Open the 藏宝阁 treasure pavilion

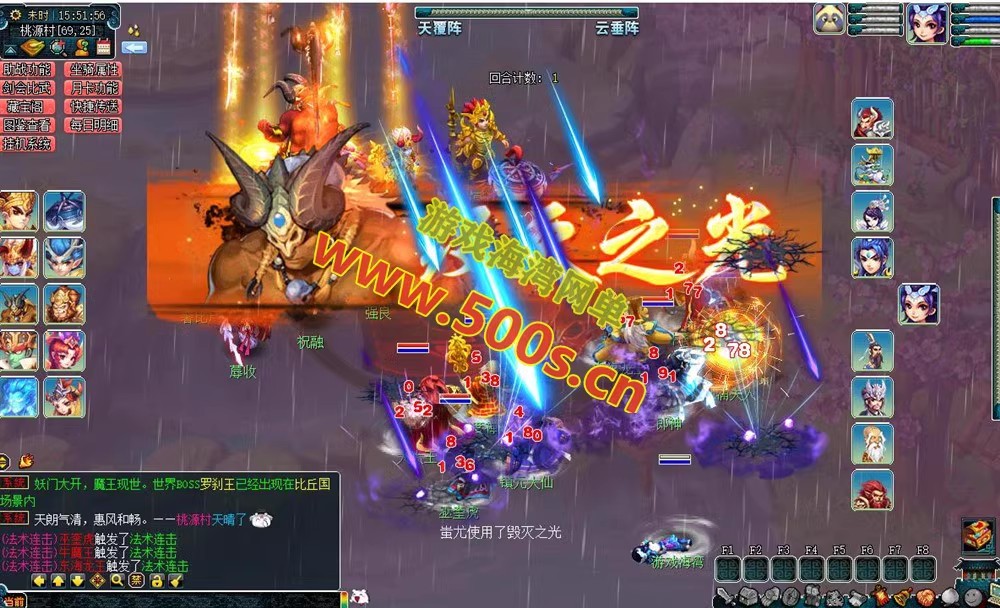tap(27, 107)
